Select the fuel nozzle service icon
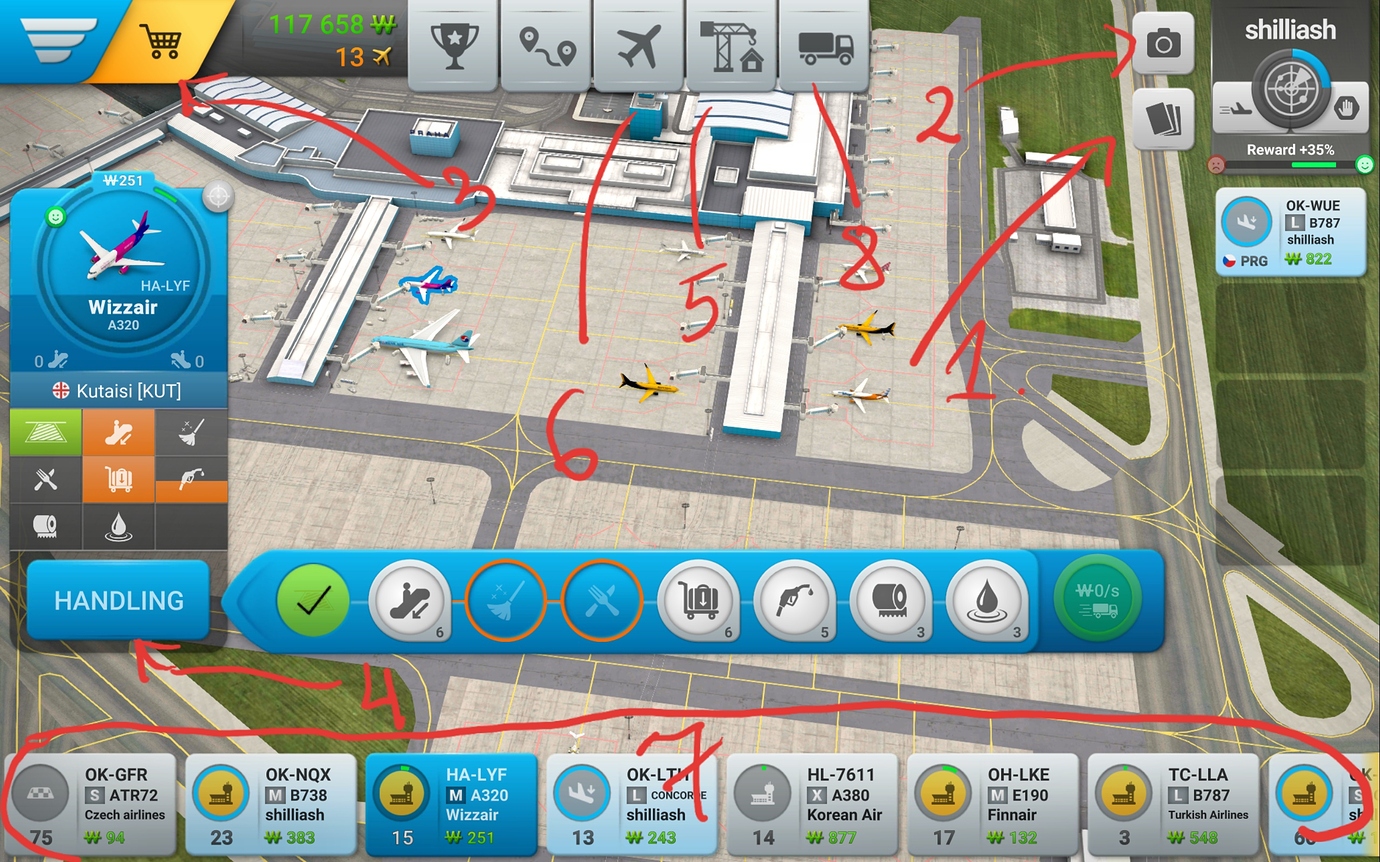Viewport: 1380px width, 862px height. pyautogui.click(x=795, y=601)
